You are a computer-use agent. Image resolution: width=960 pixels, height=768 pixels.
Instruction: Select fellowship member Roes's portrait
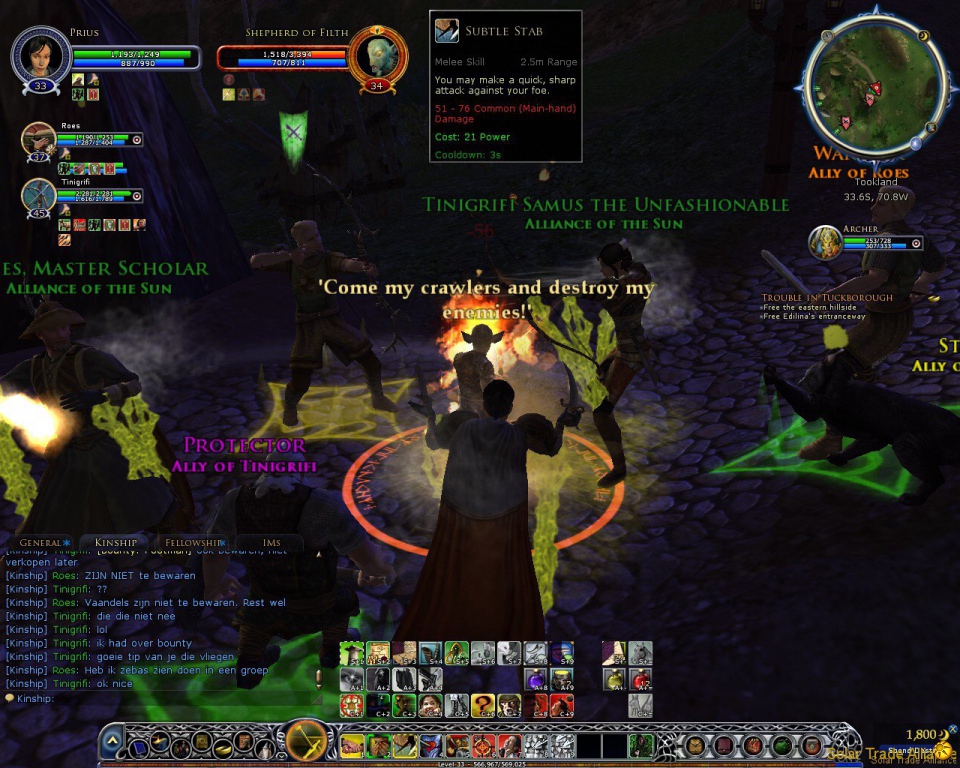pyautogui.click(x=39, y=140)
